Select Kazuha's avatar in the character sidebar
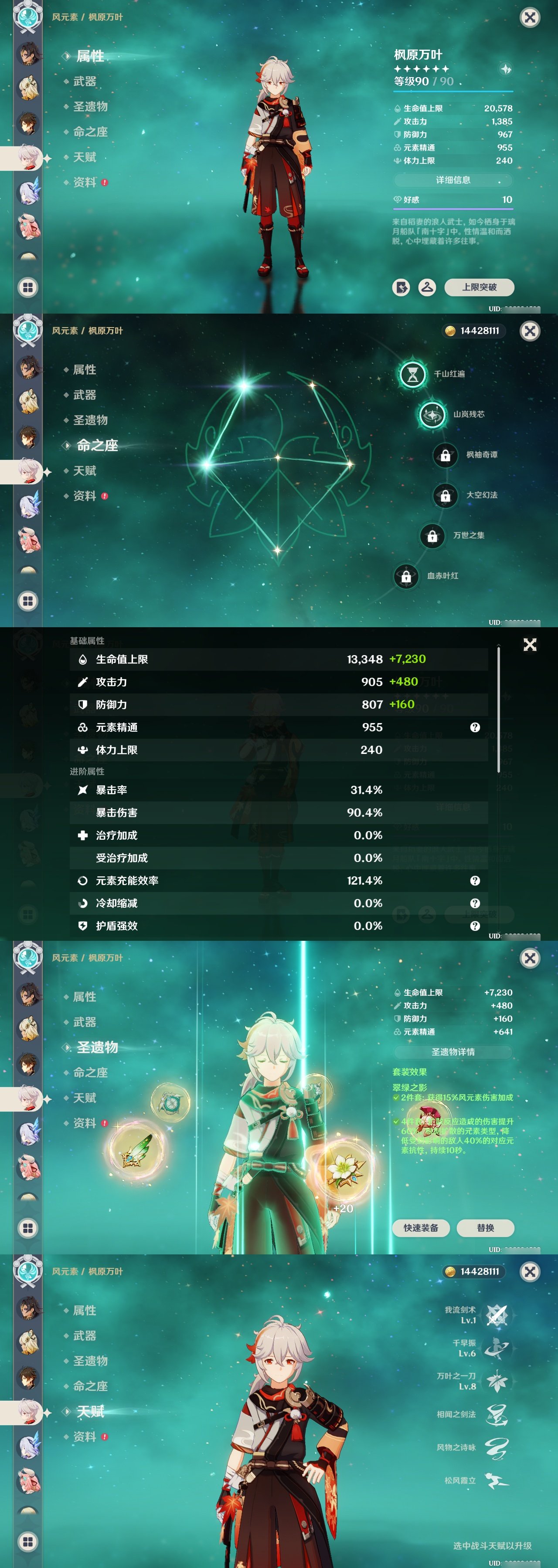558x1568 pixels. pos(27,158)
